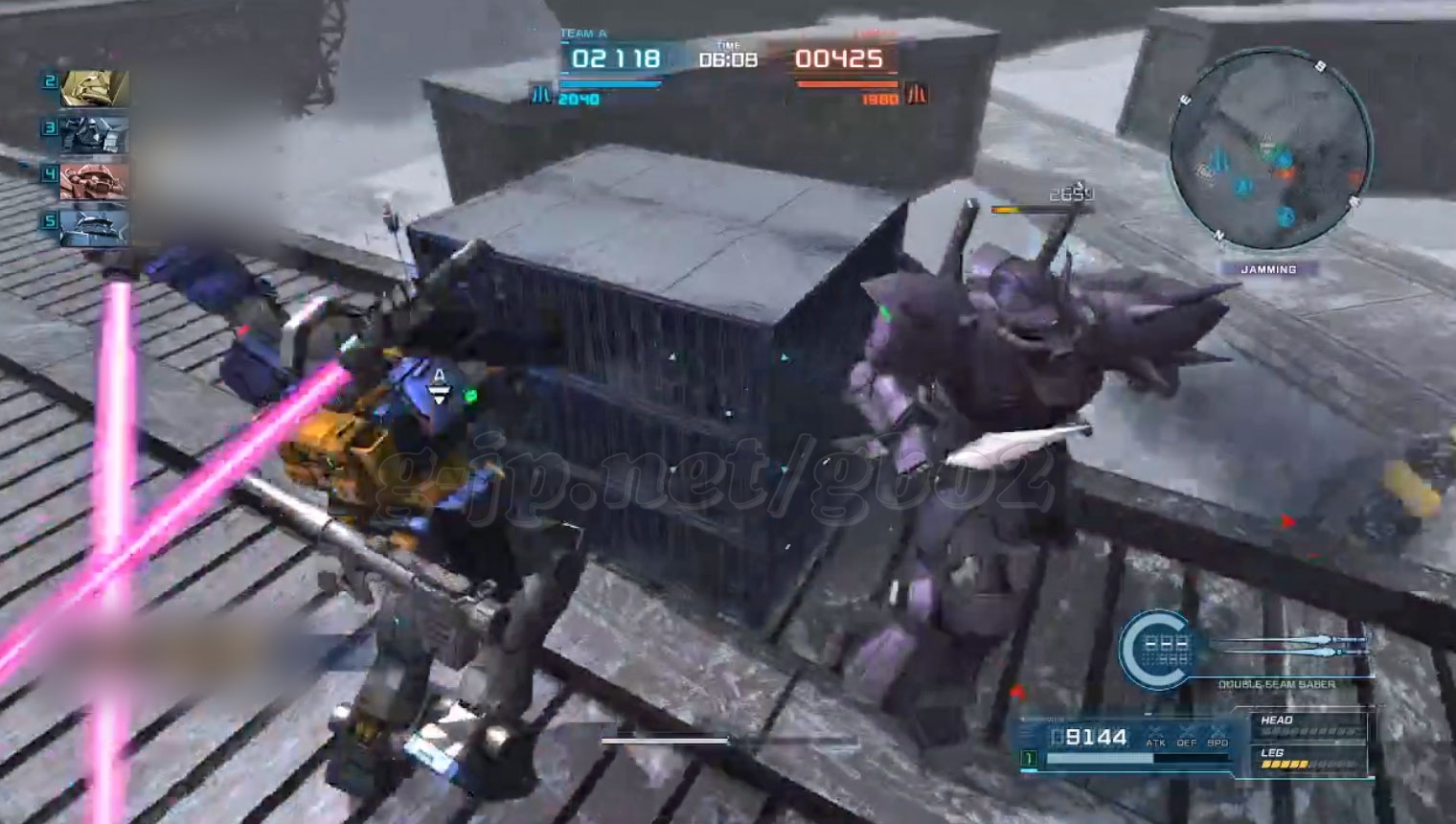Click the ATK buff indicator
Image resolution: width=1456 pixels, height=824 pixels.
click(1155, 736)
